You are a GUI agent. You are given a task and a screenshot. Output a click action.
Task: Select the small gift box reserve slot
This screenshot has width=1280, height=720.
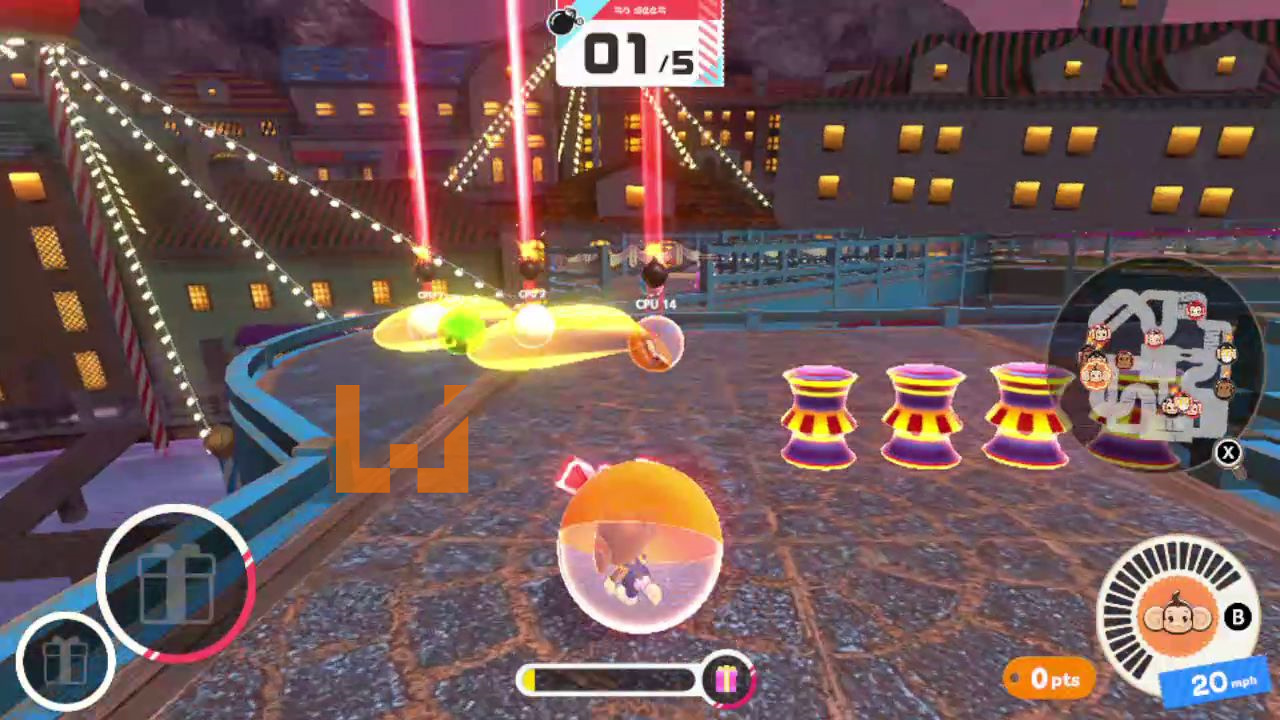65,661
